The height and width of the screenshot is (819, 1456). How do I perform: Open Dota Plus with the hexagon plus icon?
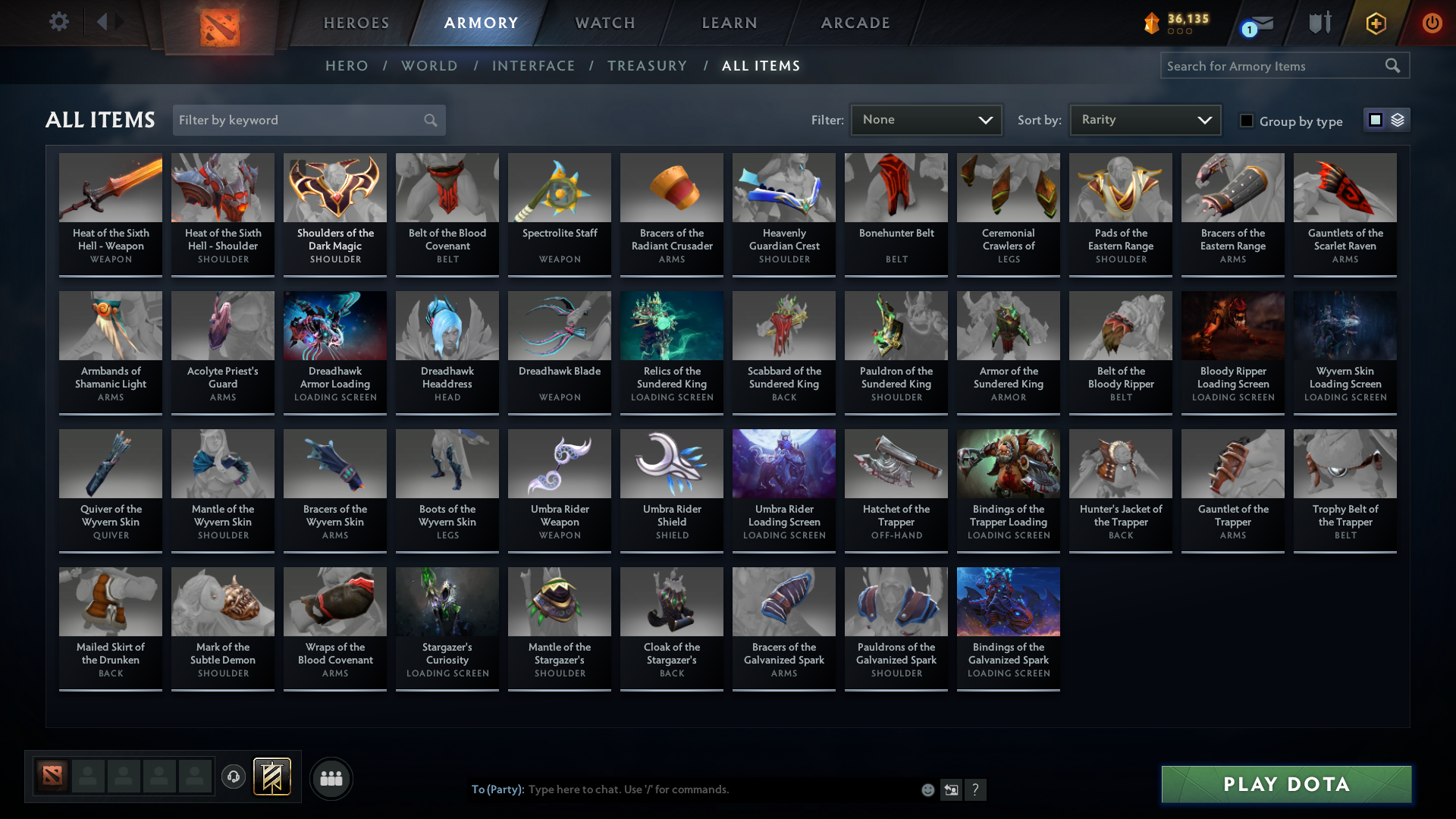(x=1375, y=23)
